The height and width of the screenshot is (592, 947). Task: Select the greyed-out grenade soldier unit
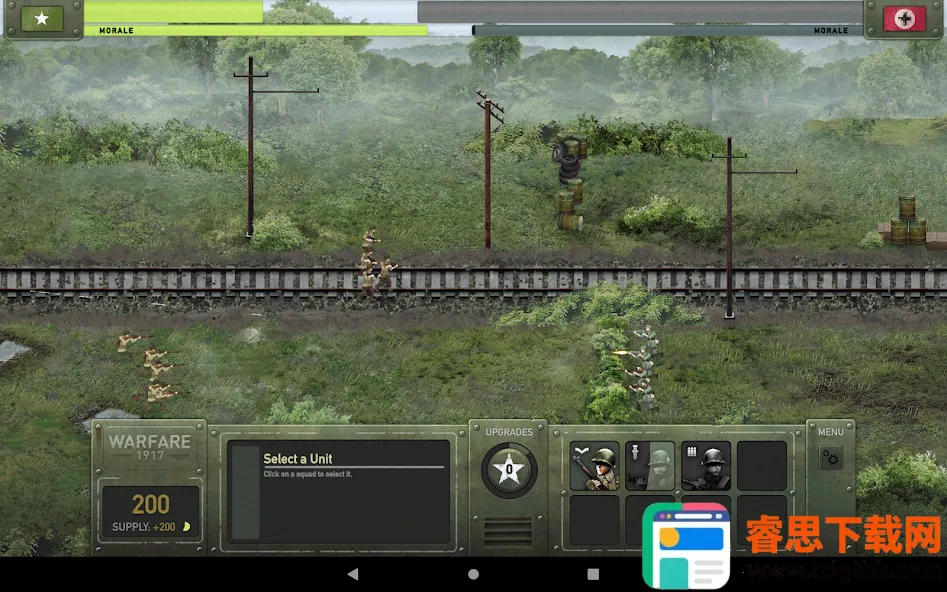(x=650, y=466)
